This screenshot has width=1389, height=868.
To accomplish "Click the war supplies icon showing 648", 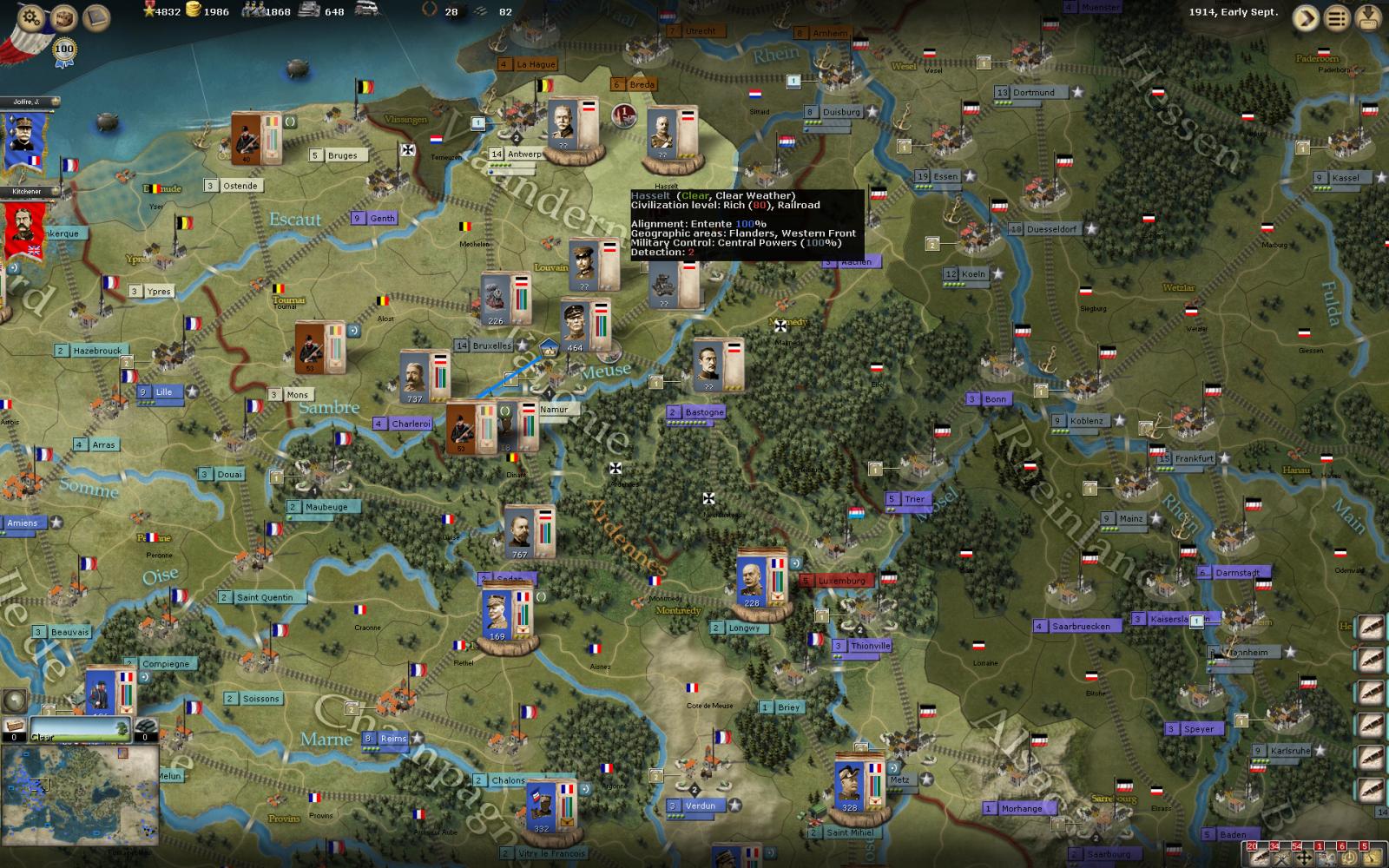I will tap(308, 11).
